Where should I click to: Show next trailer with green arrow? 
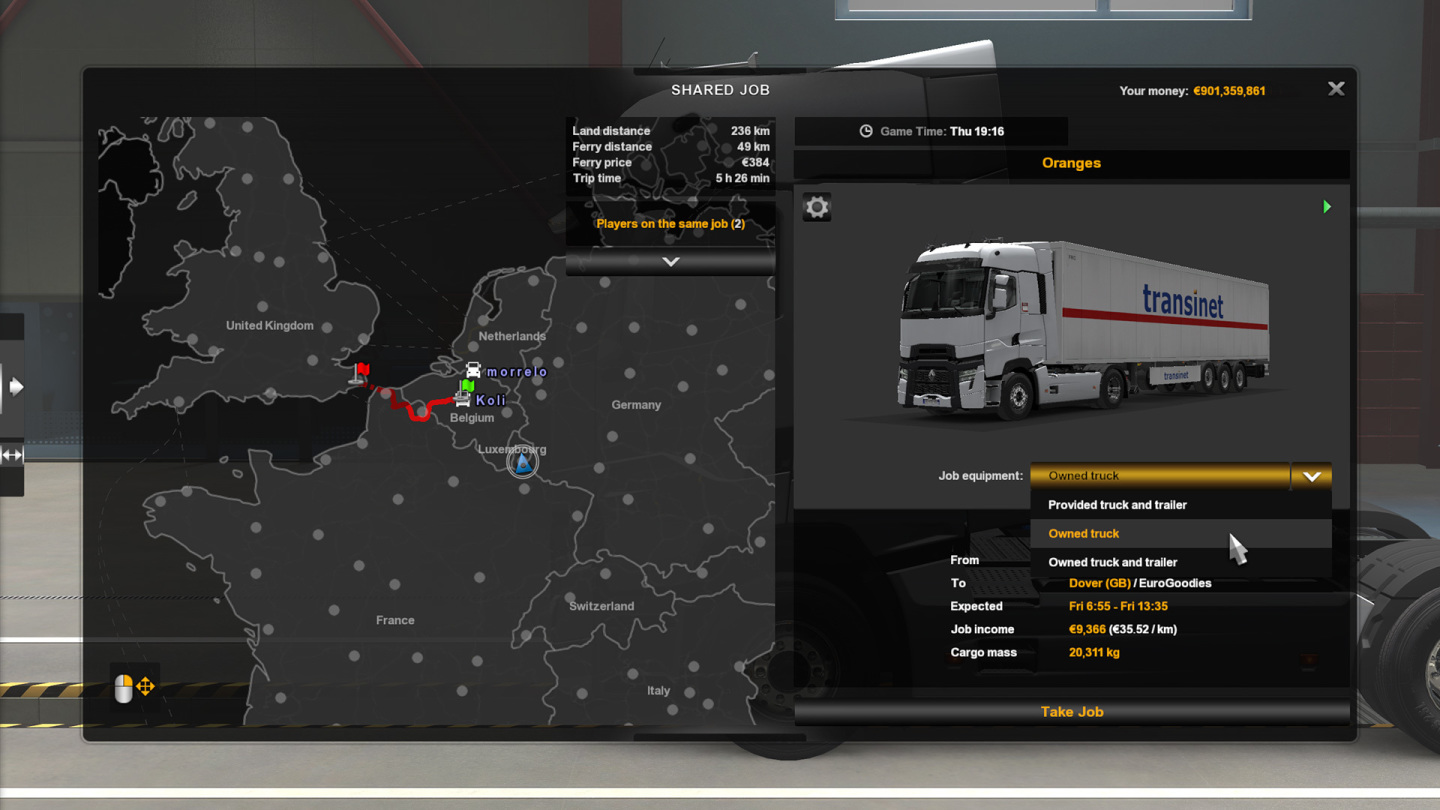point(1327,207)
